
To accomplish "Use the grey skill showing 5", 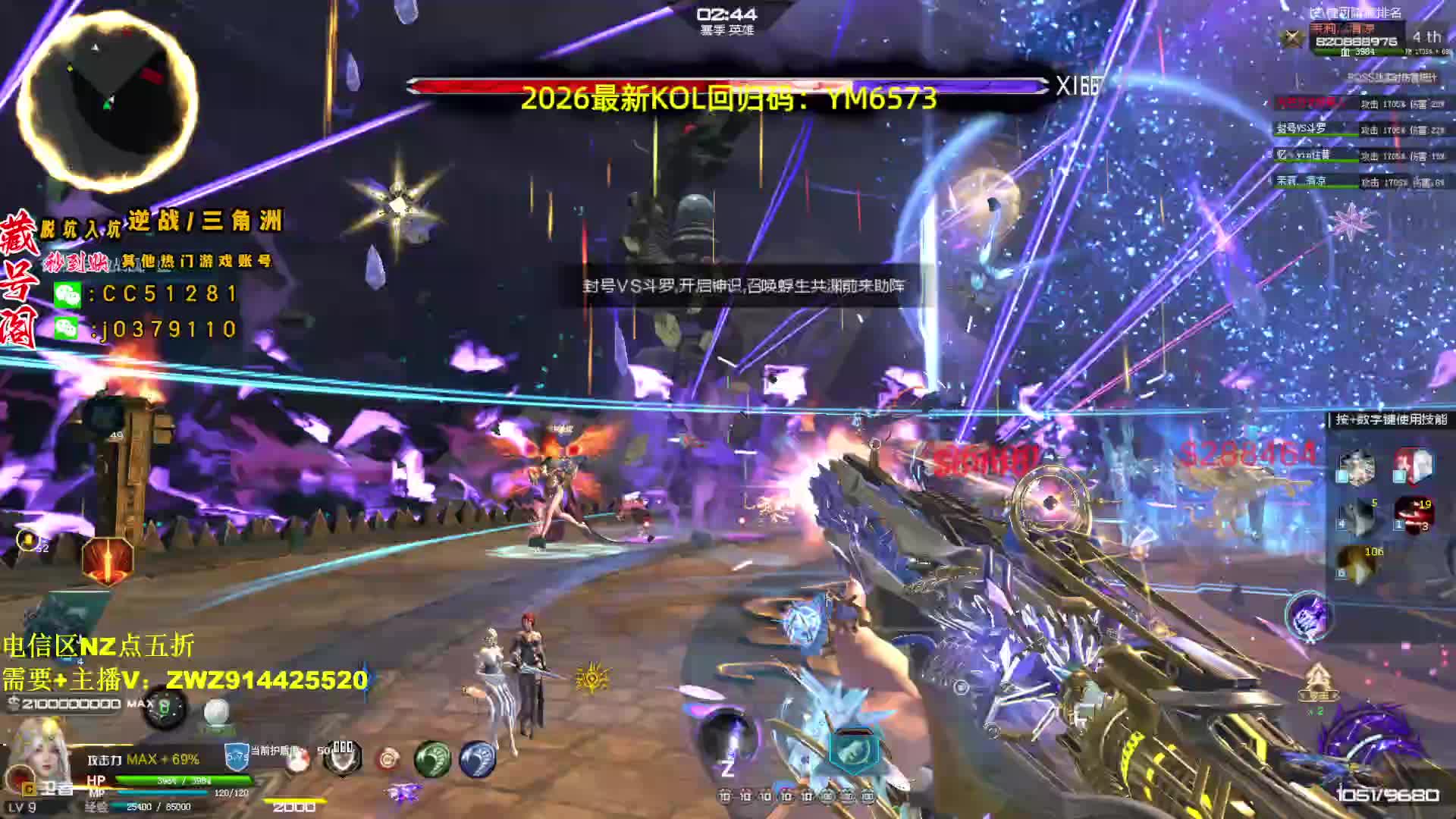I will click(x=1357, y=516).
